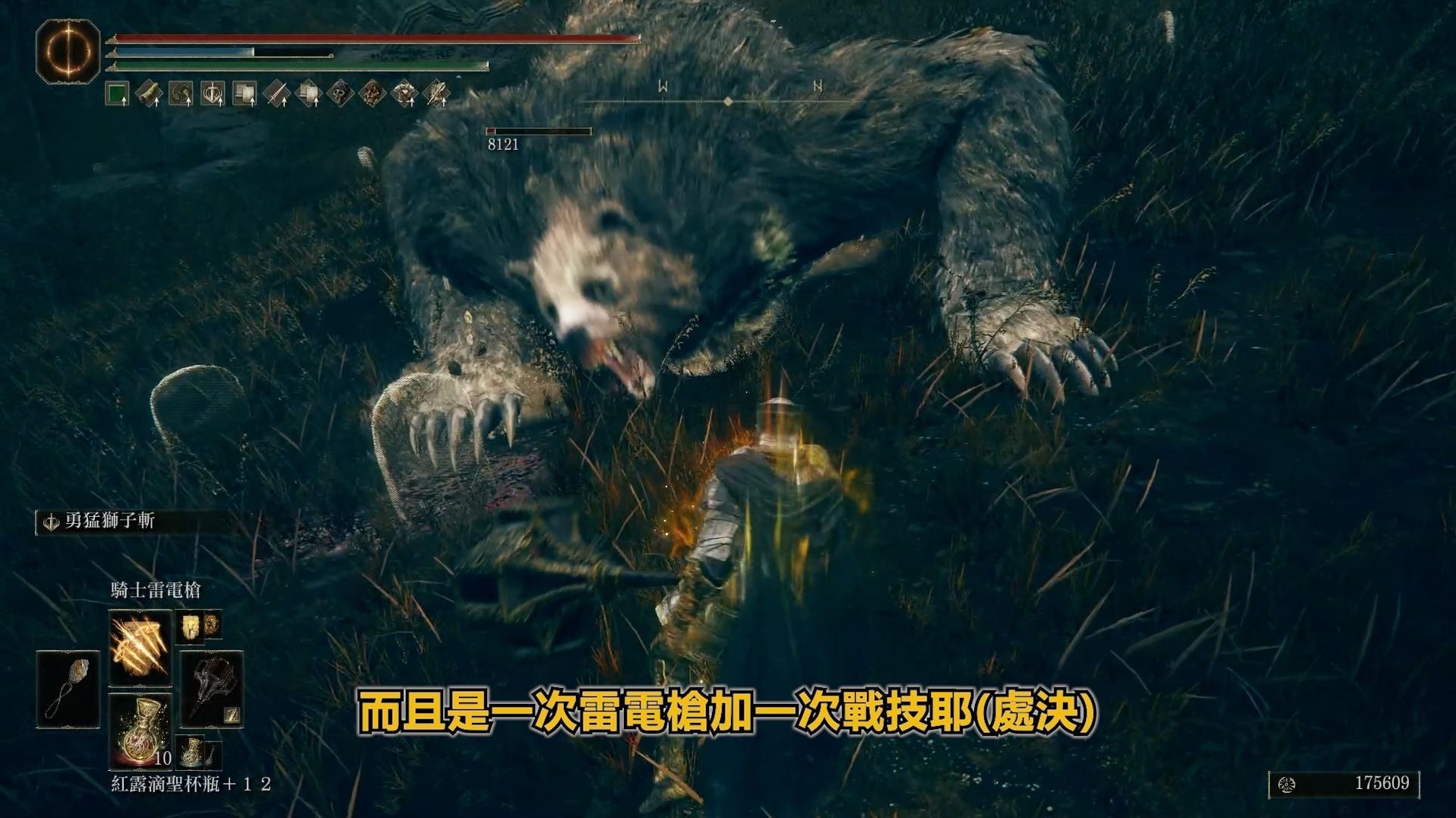Click the glowing Elden Ring emblem medallion
The width and height of the screenshot is (1456, 818).
pos(67,53)
